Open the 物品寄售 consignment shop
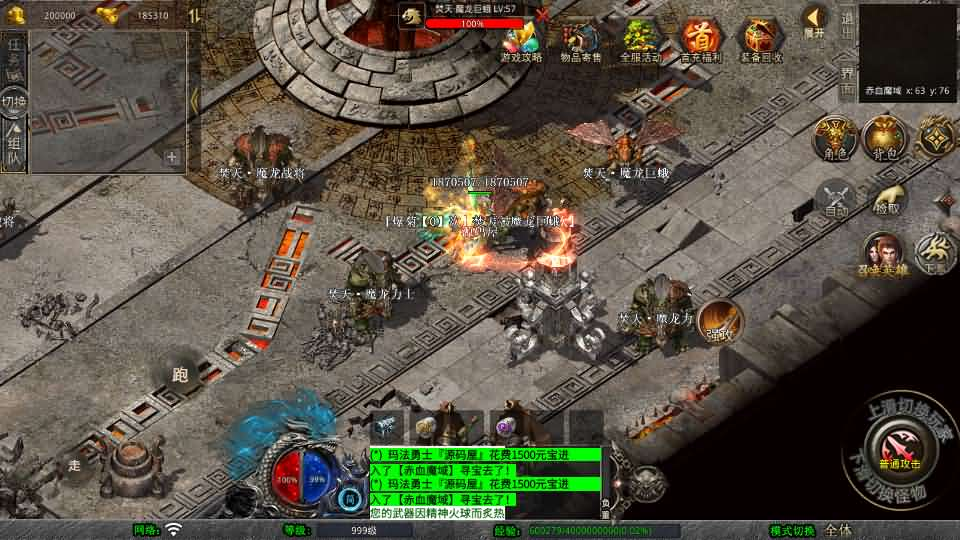The height and width of the screenshot is (540, 960). point(580,40)
